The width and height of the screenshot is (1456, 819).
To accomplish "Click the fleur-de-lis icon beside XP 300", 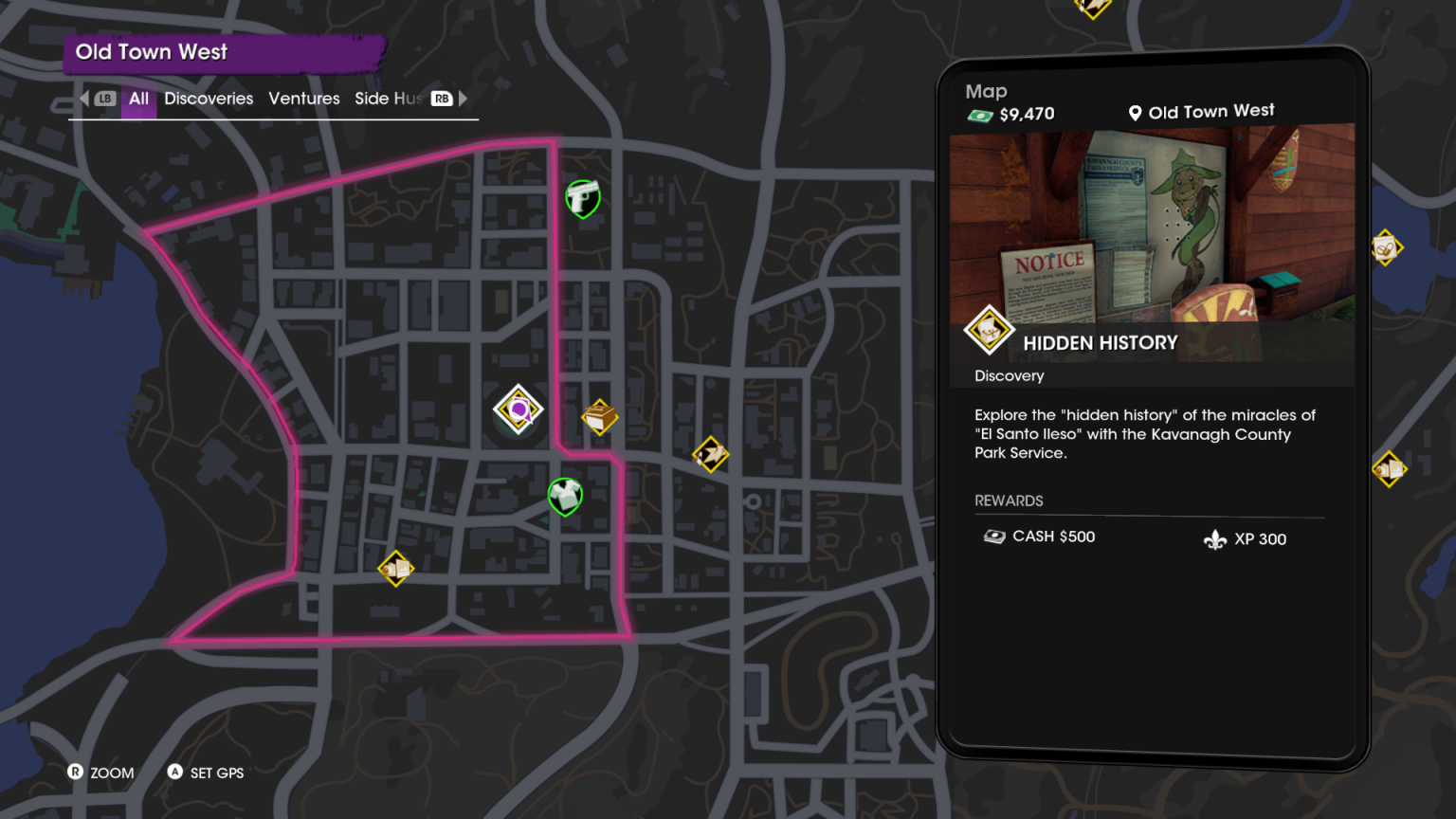I will tap(1216, 537).
